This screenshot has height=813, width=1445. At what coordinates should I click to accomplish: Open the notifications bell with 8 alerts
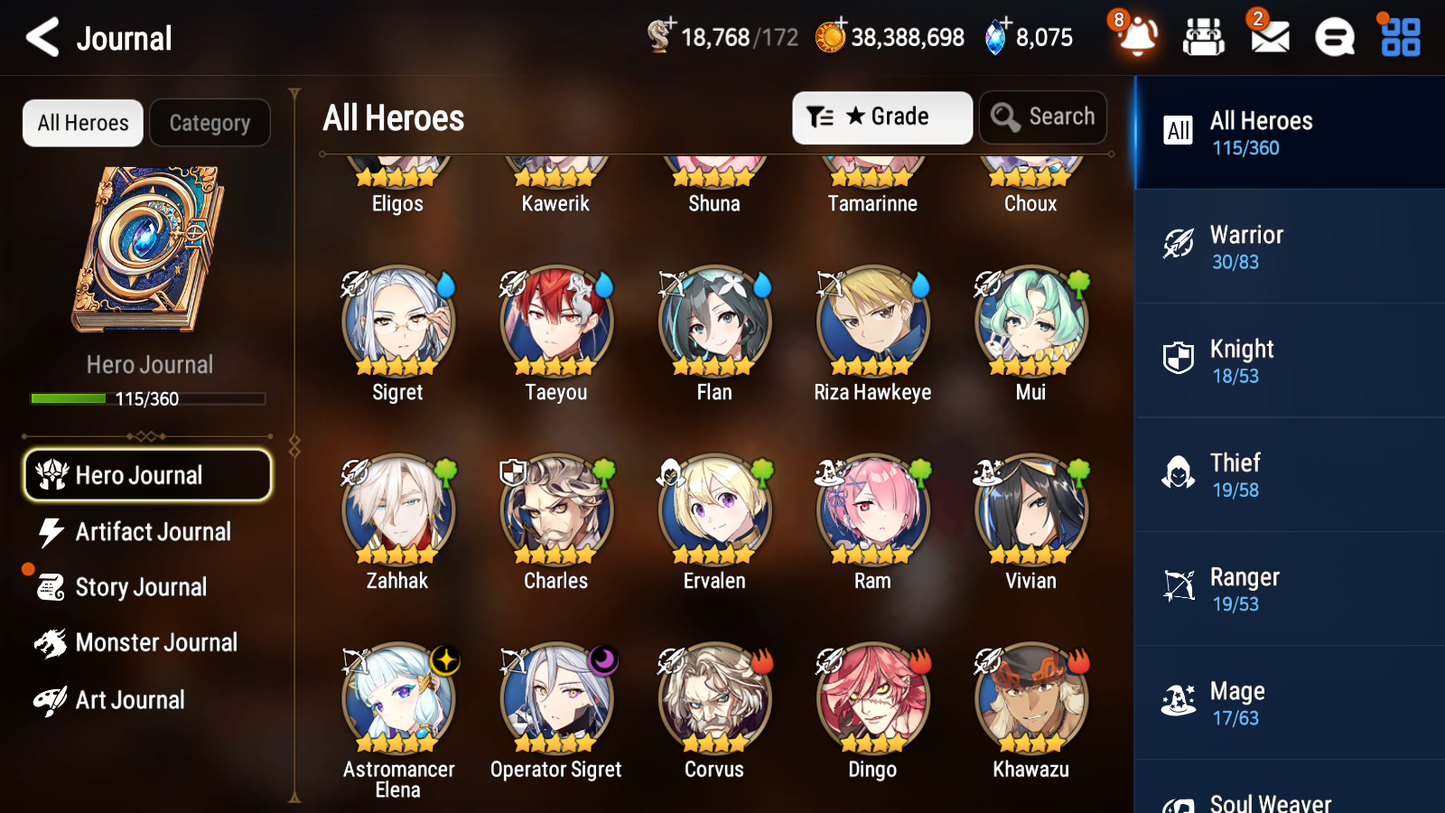[1136, 36]
